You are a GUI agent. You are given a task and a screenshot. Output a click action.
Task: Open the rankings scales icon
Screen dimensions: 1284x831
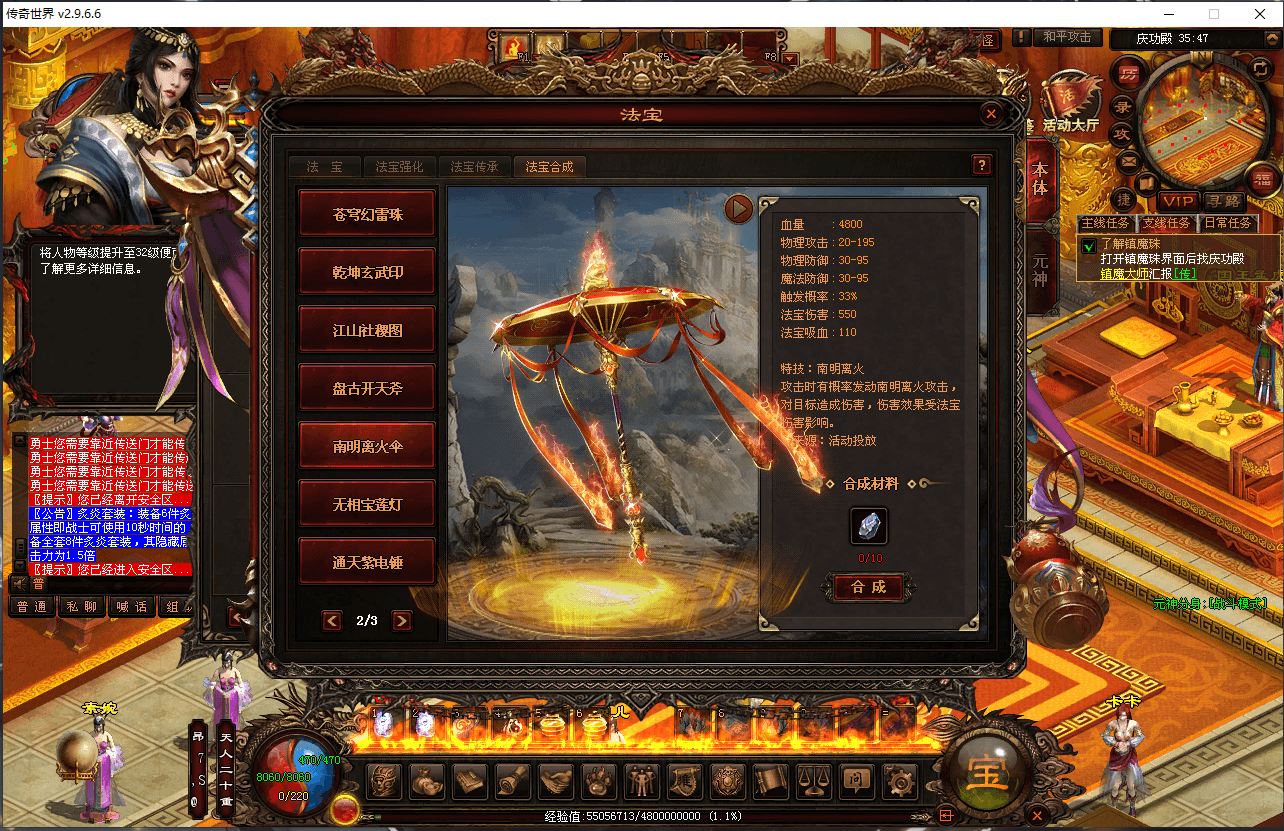pos(813,783)
